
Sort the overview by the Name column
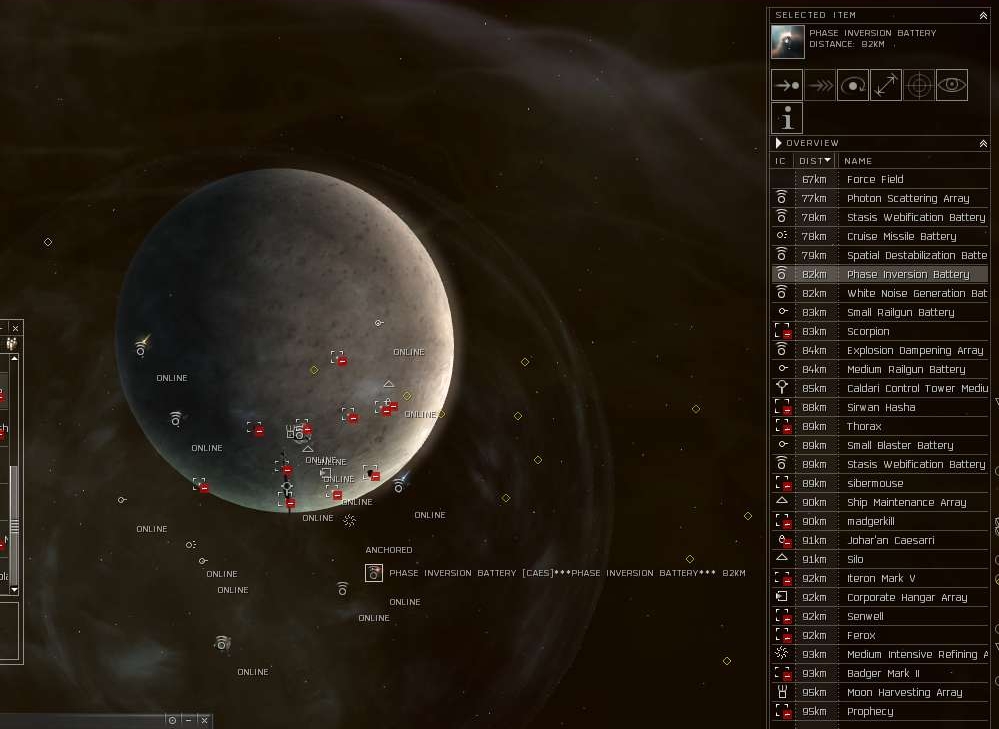[x=858, y=161]
